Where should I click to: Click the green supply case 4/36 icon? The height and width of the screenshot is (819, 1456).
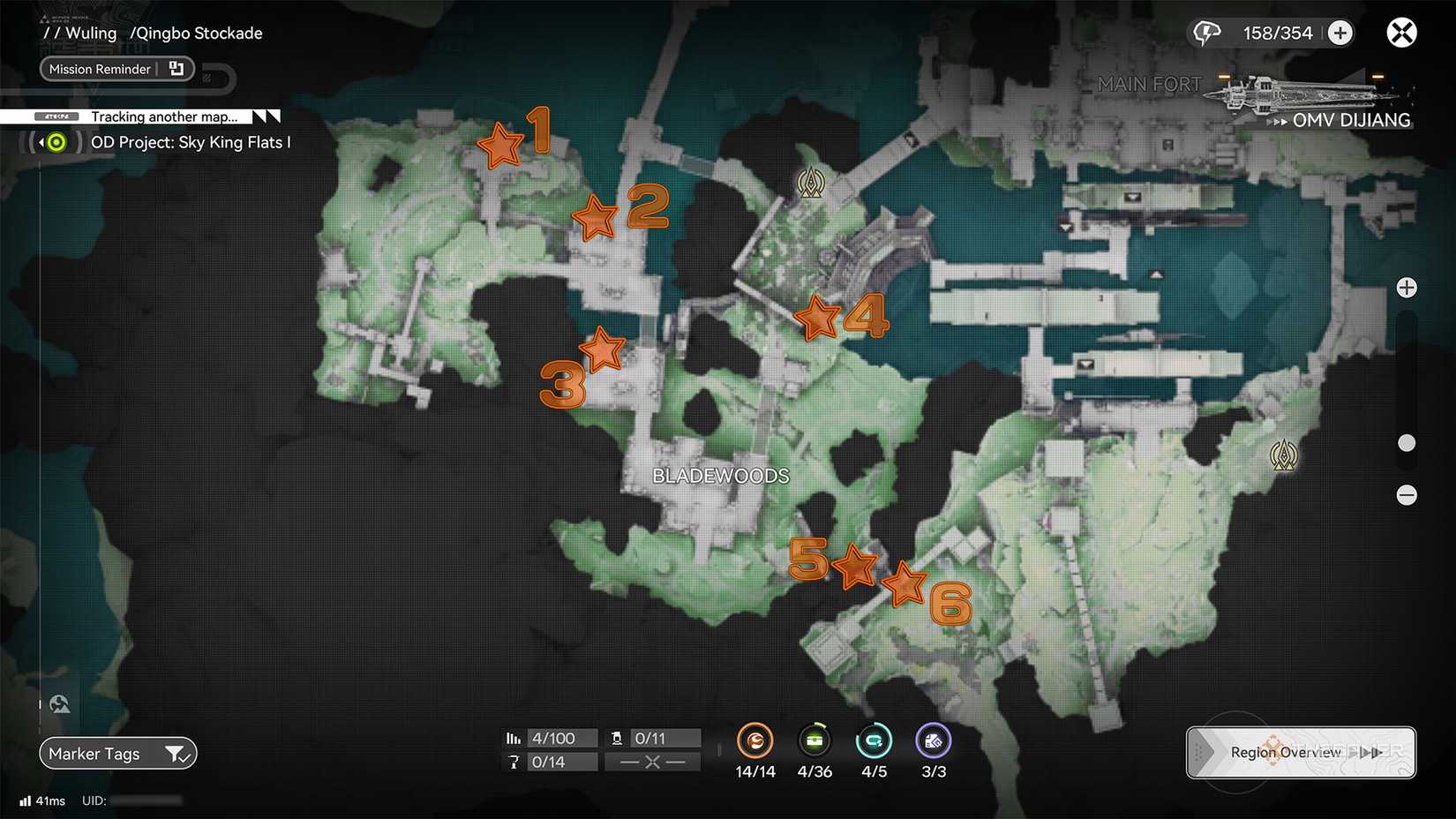click(x=814, y=741)
